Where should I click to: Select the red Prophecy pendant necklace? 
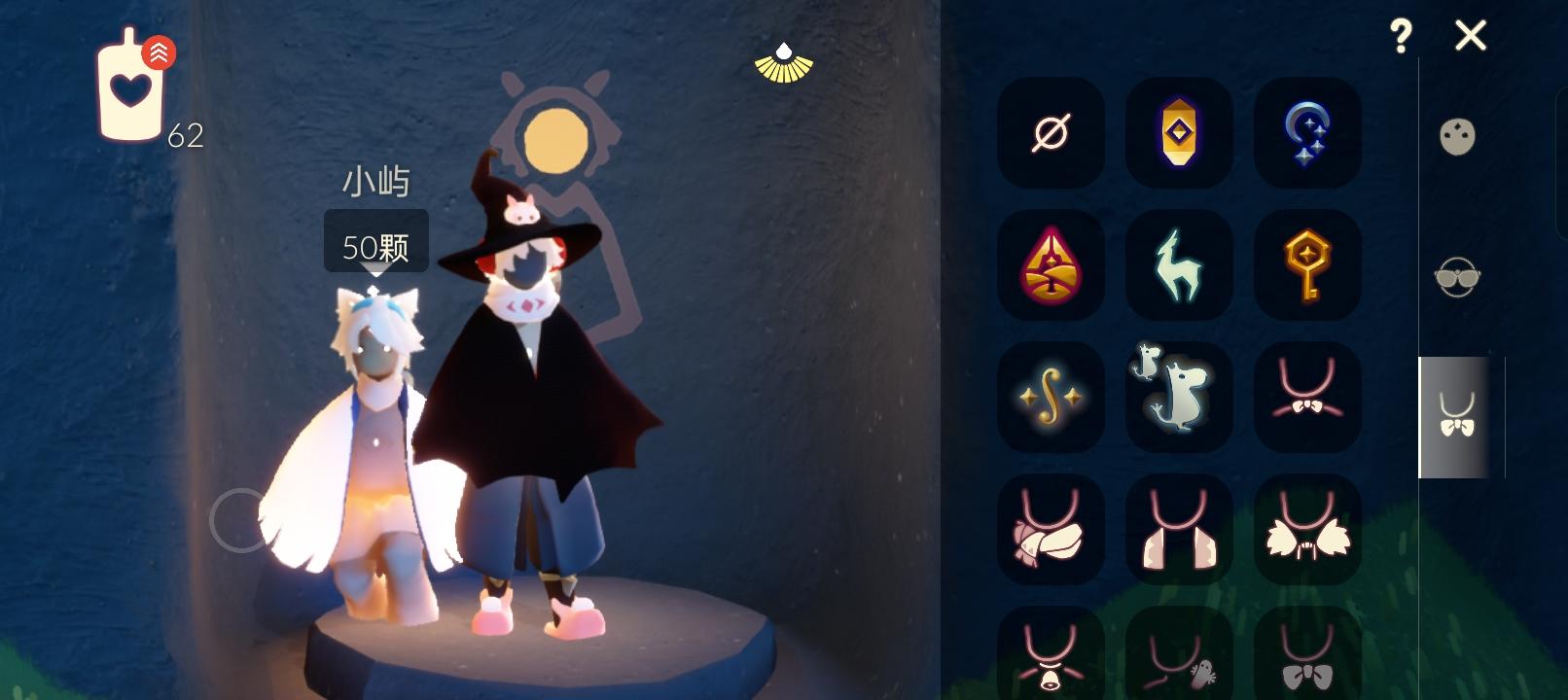pos(1051,265)
